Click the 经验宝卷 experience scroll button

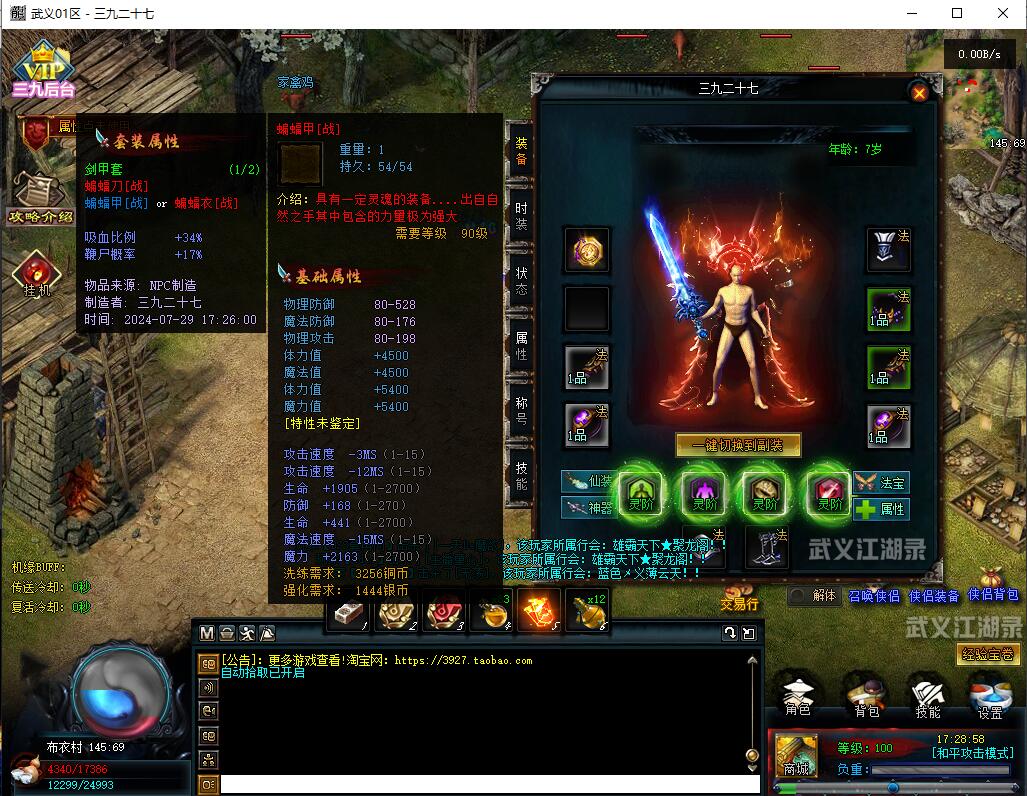988,654
